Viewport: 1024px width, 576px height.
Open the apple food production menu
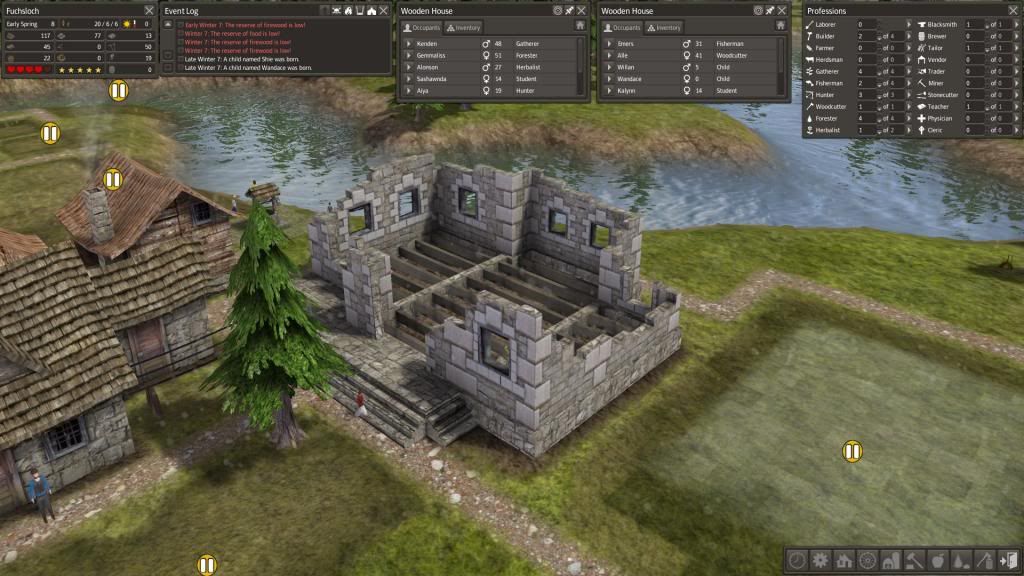(x=937, y=560)
